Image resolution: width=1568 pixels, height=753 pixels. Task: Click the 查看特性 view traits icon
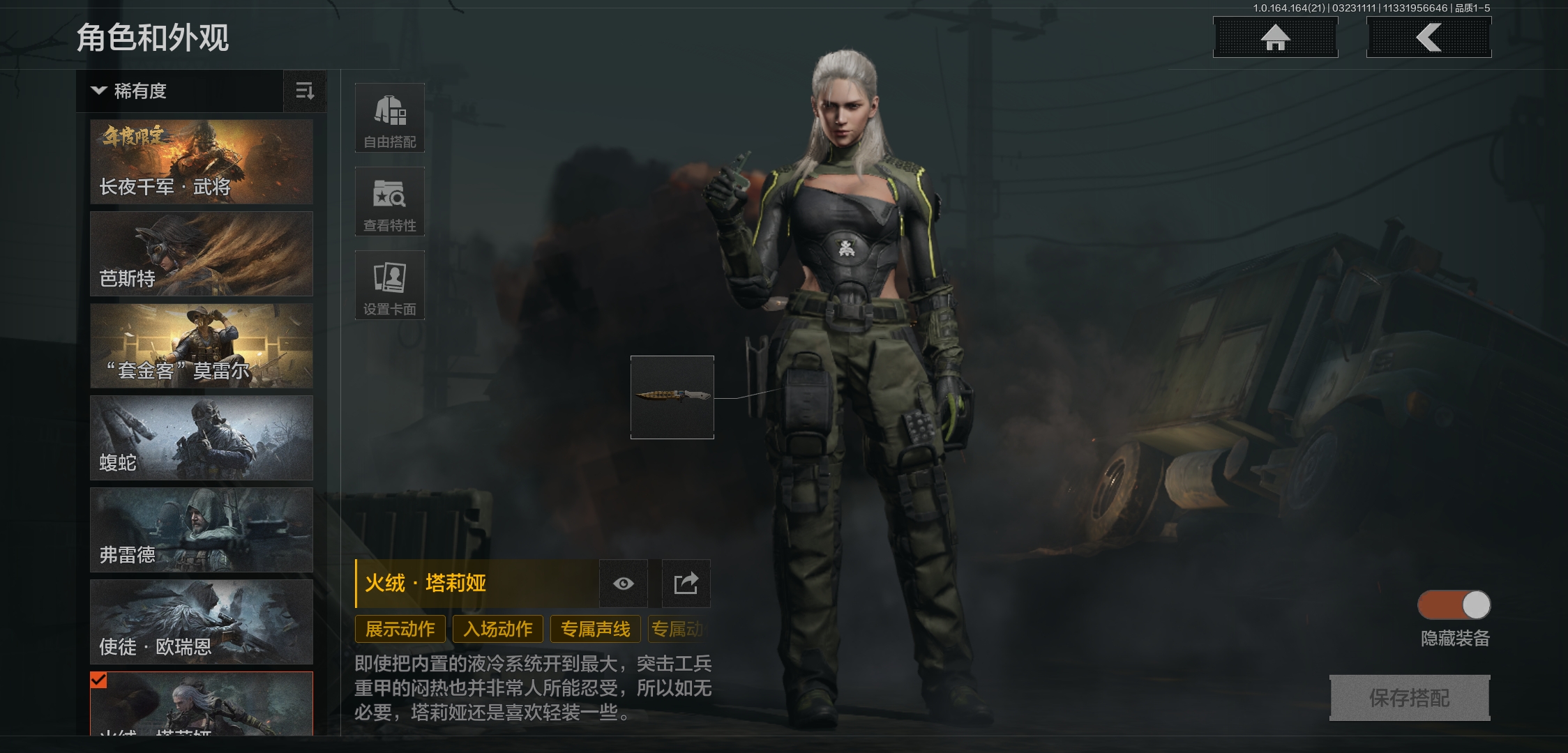coord(390,201)
